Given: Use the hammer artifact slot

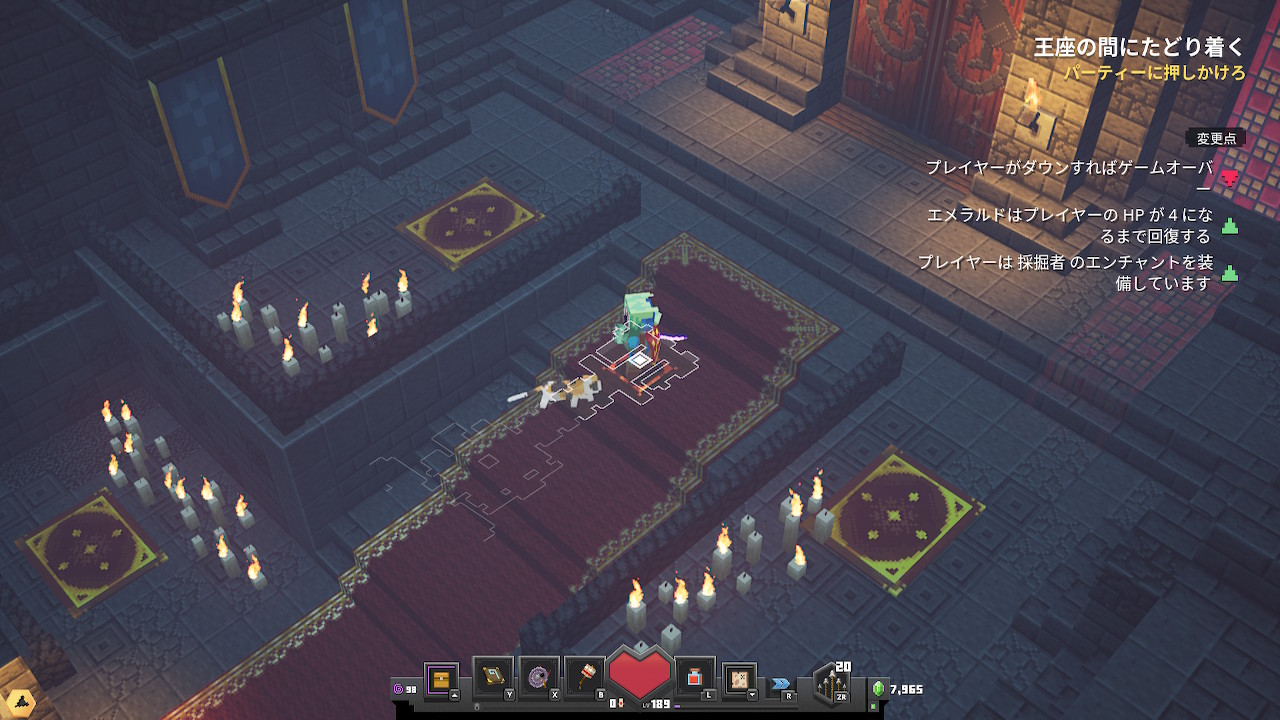Looking at the screenshot, I should coord(583,677).
